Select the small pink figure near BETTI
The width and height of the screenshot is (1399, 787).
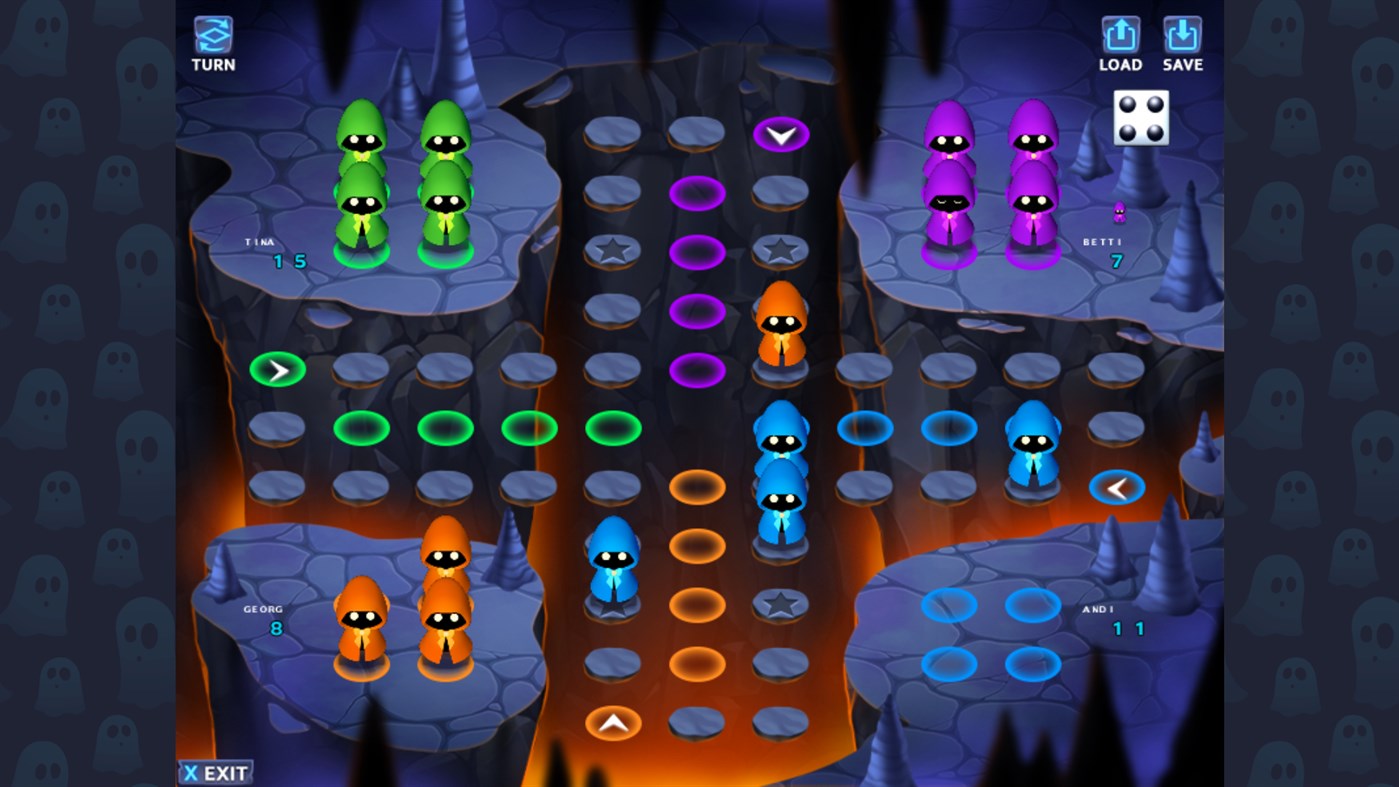pyautogui.click(x=1121, y=212)
